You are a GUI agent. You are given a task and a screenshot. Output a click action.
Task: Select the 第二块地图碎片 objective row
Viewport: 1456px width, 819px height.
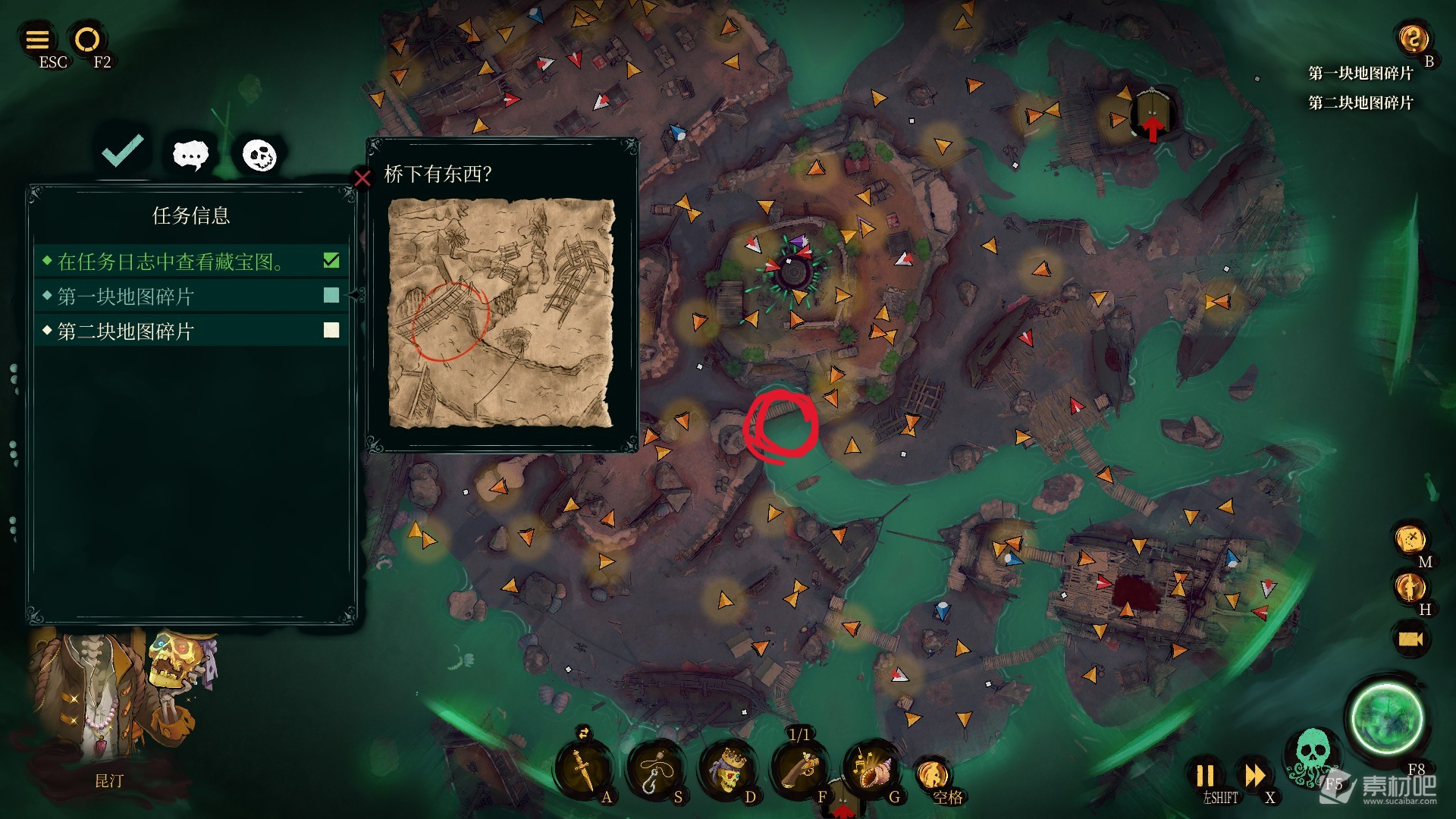pyautogui.click(x=191, y=331)
